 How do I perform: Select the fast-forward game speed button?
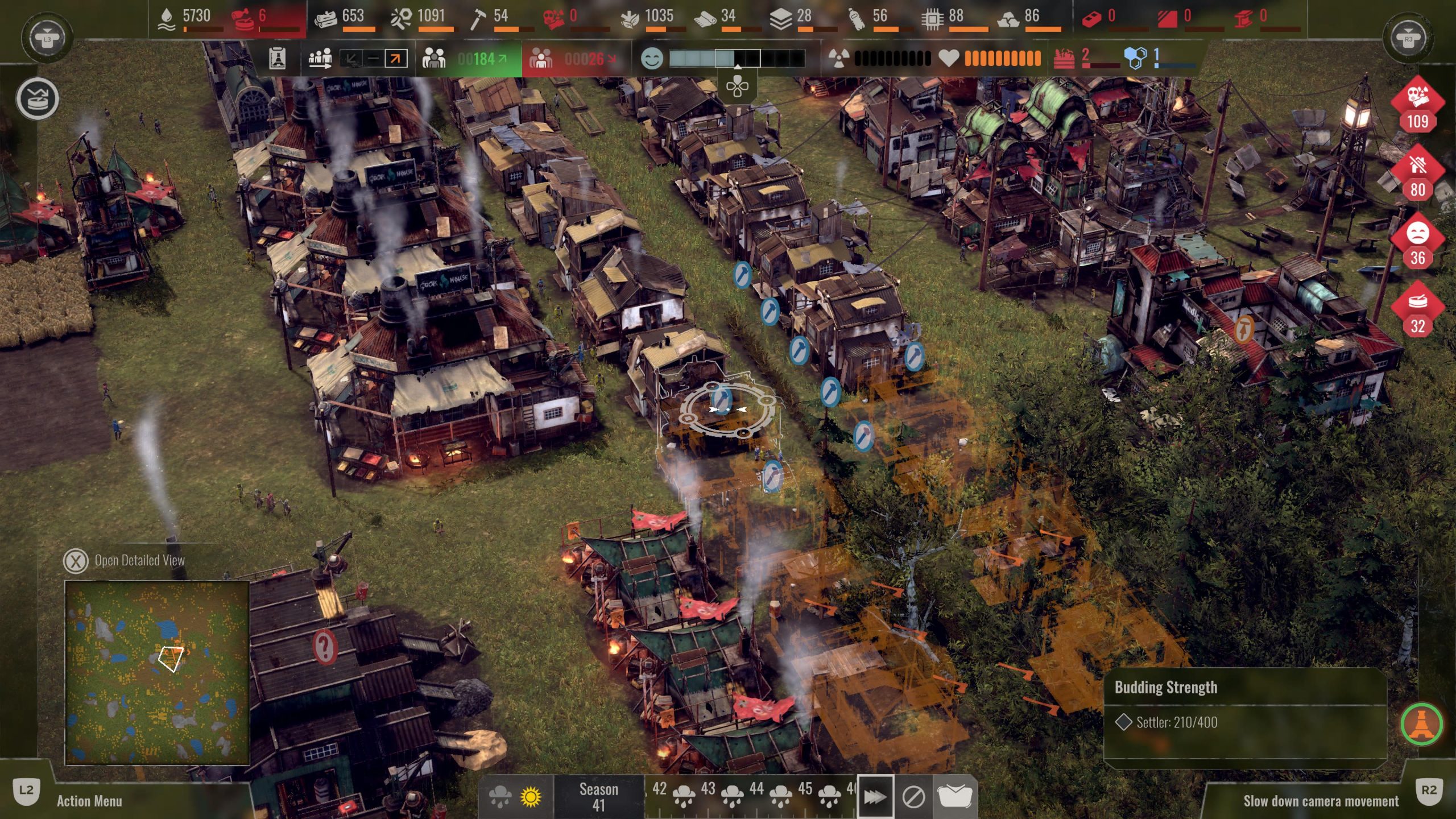click(875, 796)
